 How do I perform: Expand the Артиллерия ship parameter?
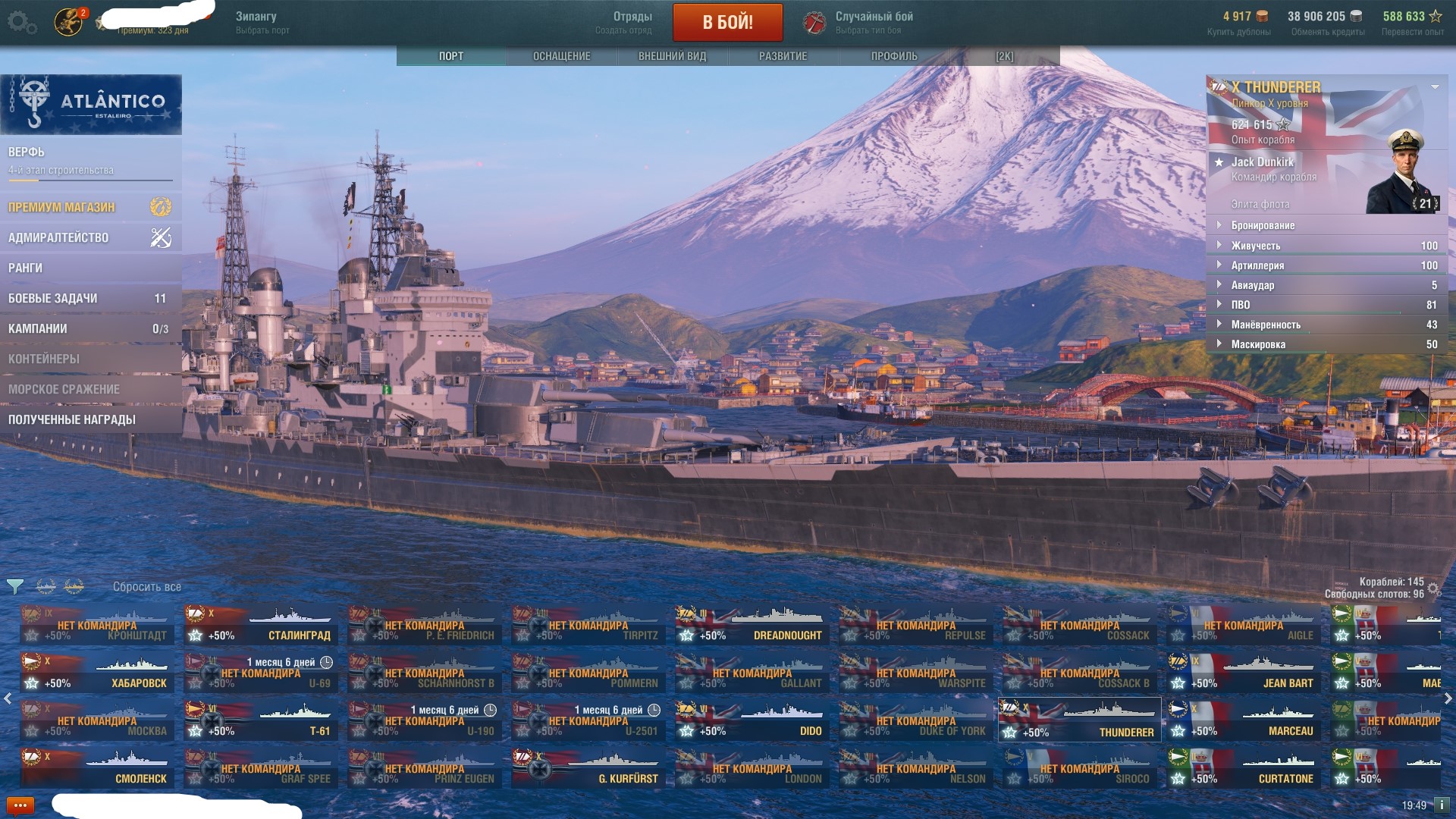[x=1257, y=265]
